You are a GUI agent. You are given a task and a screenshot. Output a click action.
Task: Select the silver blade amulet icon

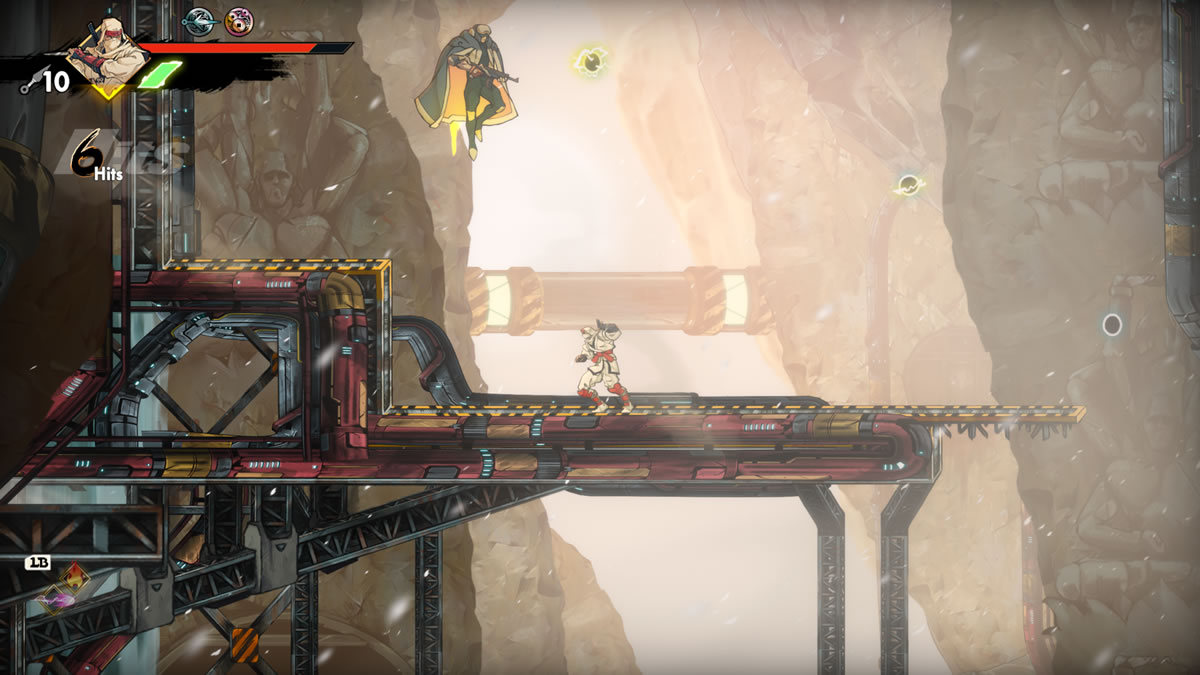point(200,20)
